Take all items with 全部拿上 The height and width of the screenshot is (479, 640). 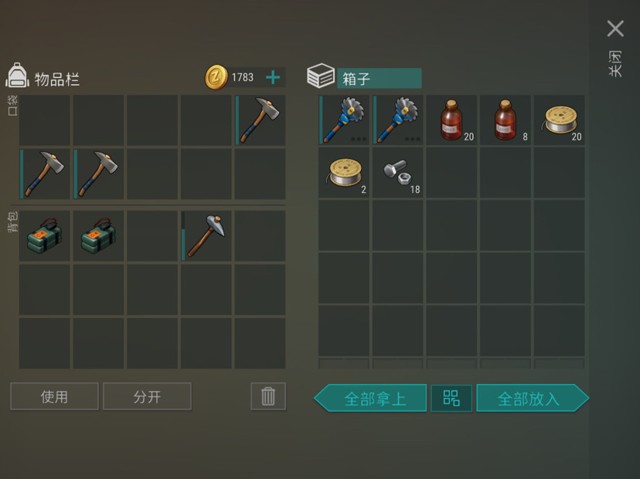[372, 398]
